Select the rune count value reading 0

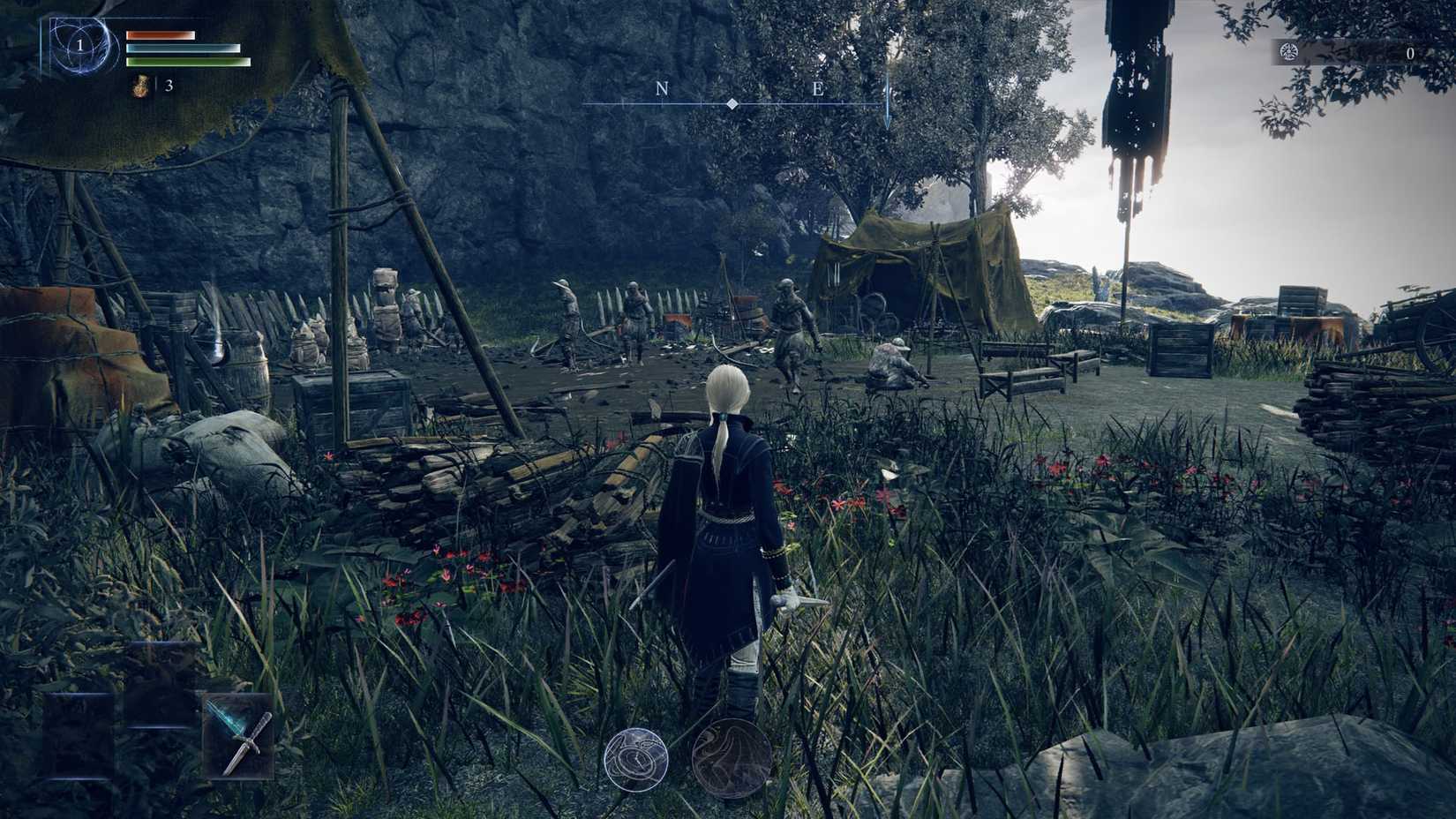[x=1413, y=55]
